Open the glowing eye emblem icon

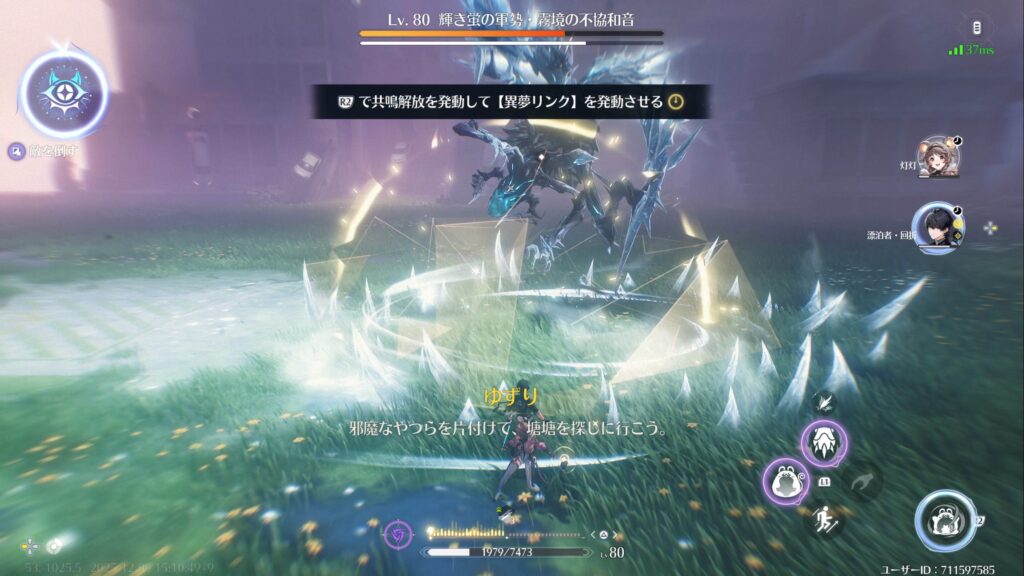[63, 95]
